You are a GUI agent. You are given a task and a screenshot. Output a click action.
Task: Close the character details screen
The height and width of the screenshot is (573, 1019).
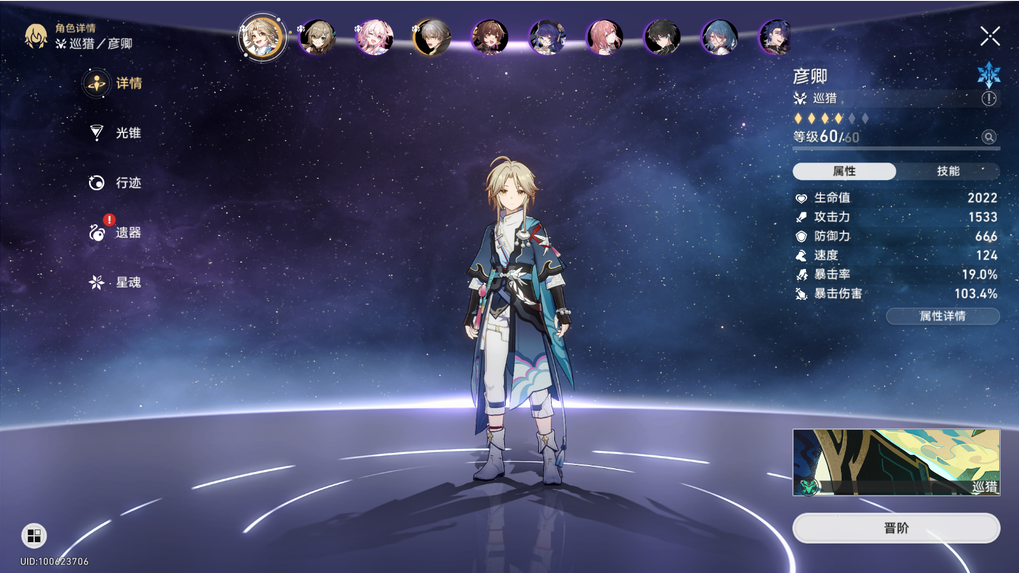(990, 37)
